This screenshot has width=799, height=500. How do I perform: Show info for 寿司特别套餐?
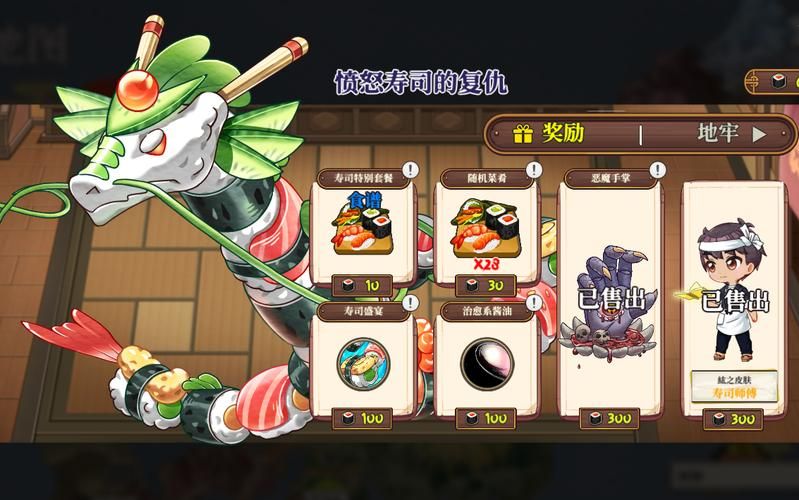click(x=410, y=170)
